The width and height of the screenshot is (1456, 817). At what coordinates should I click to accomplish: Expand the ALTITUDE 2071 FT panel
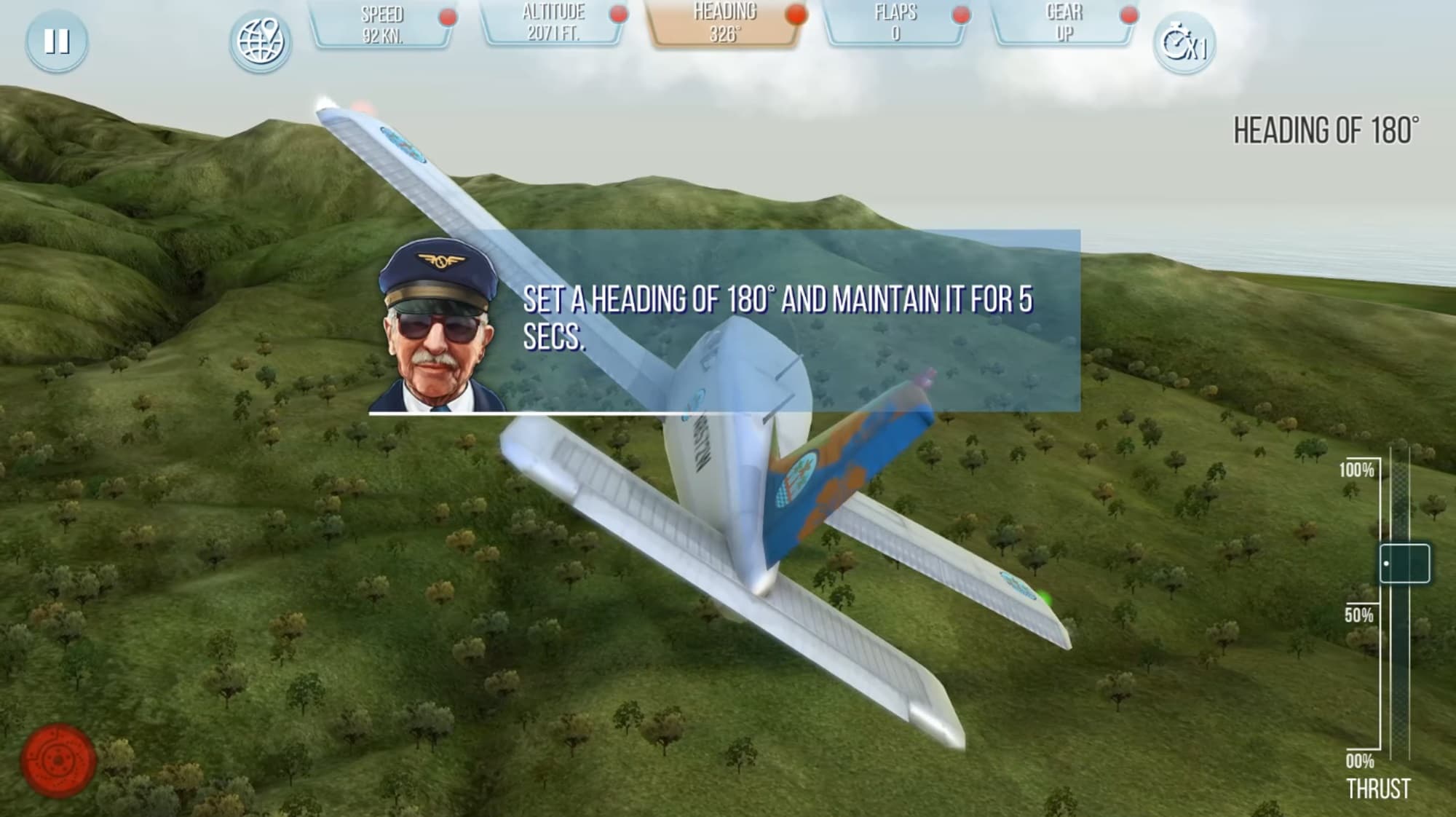tap(553, 24)
